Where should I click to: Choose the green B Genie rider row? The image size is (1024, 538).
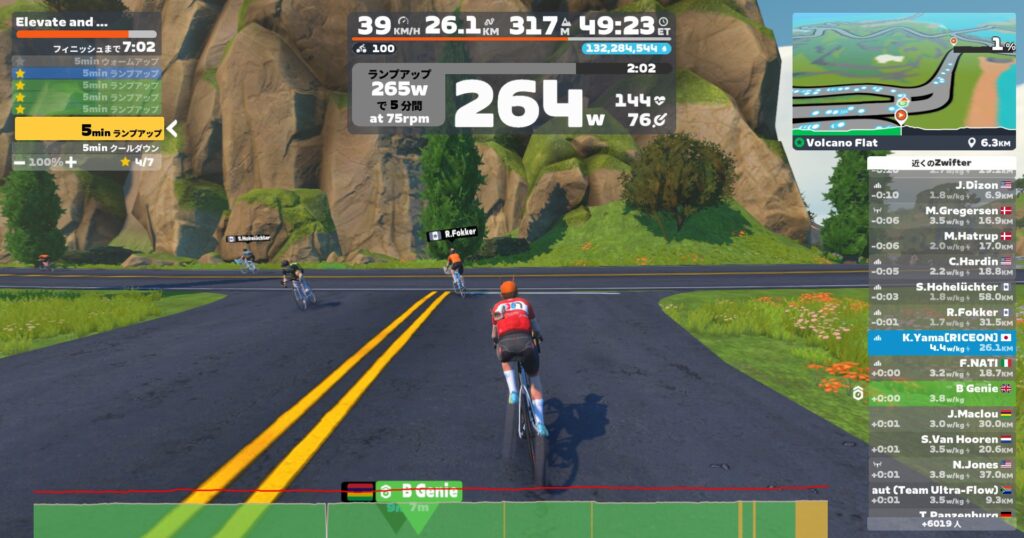pyautogui.click(x=940, y=393)
